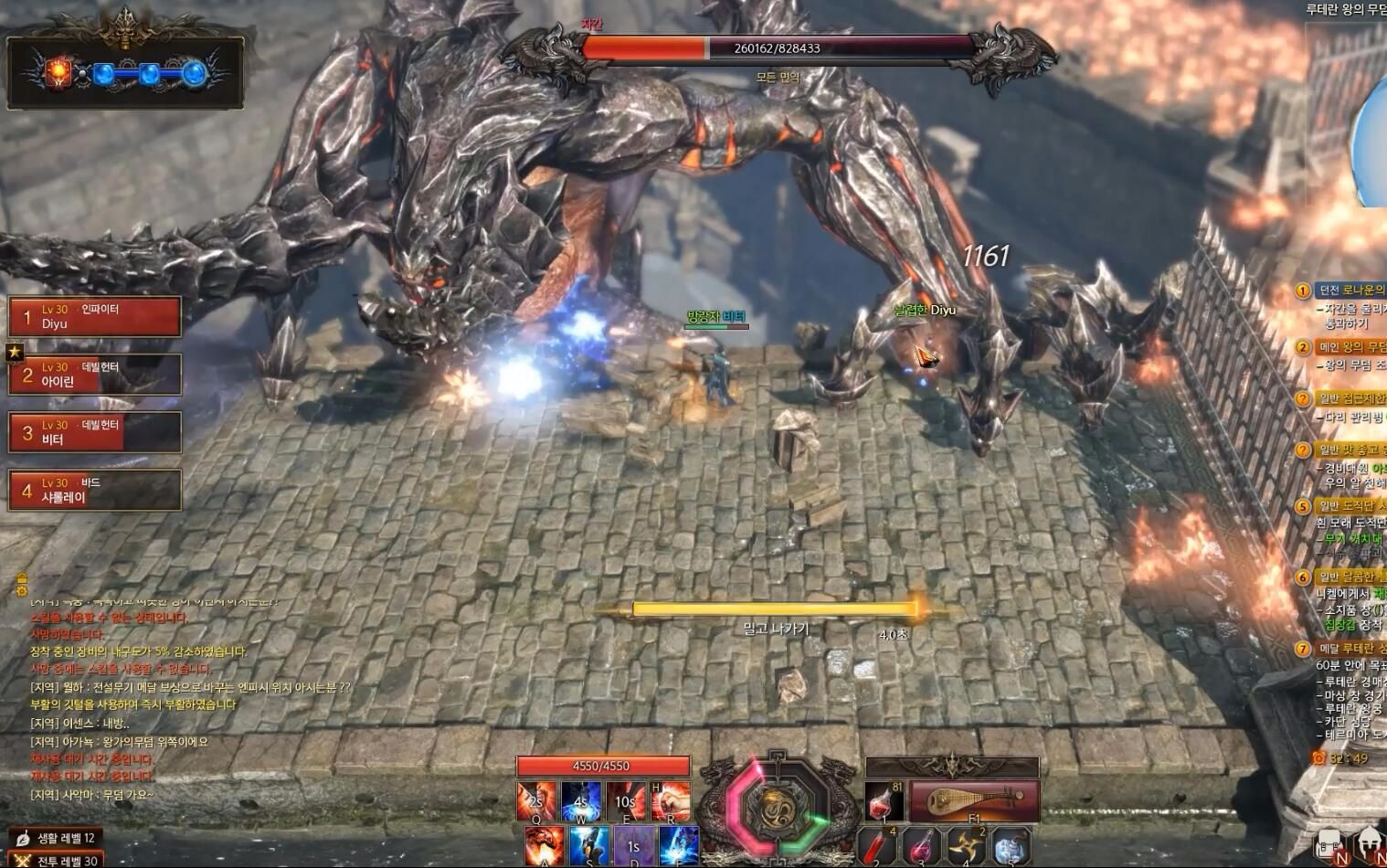Throw the shuriken item in slot 4
This screenshot has width=1387, height=868.
click(x=967, y=845)
